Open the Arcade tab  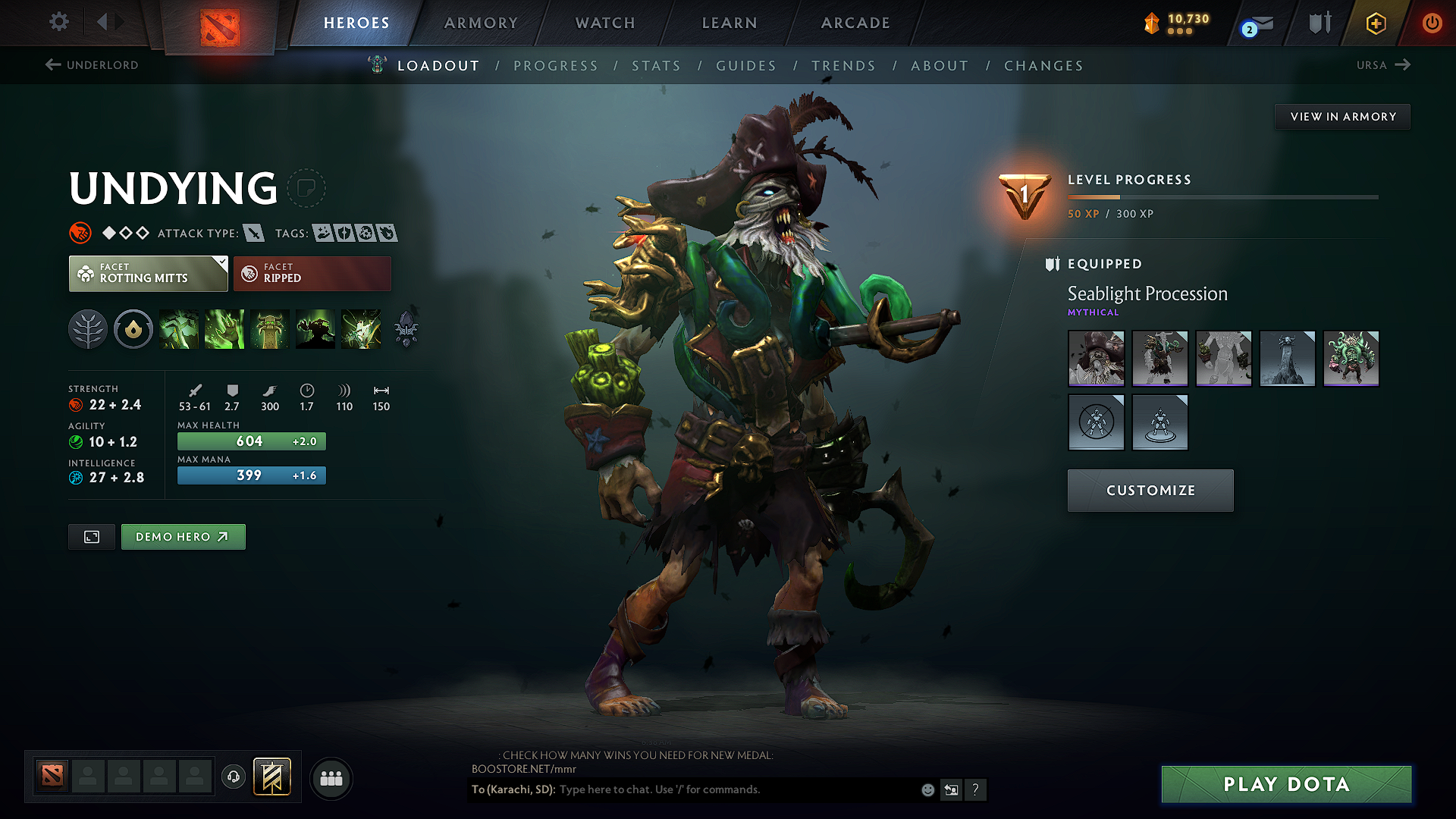[x=855, y=23]
